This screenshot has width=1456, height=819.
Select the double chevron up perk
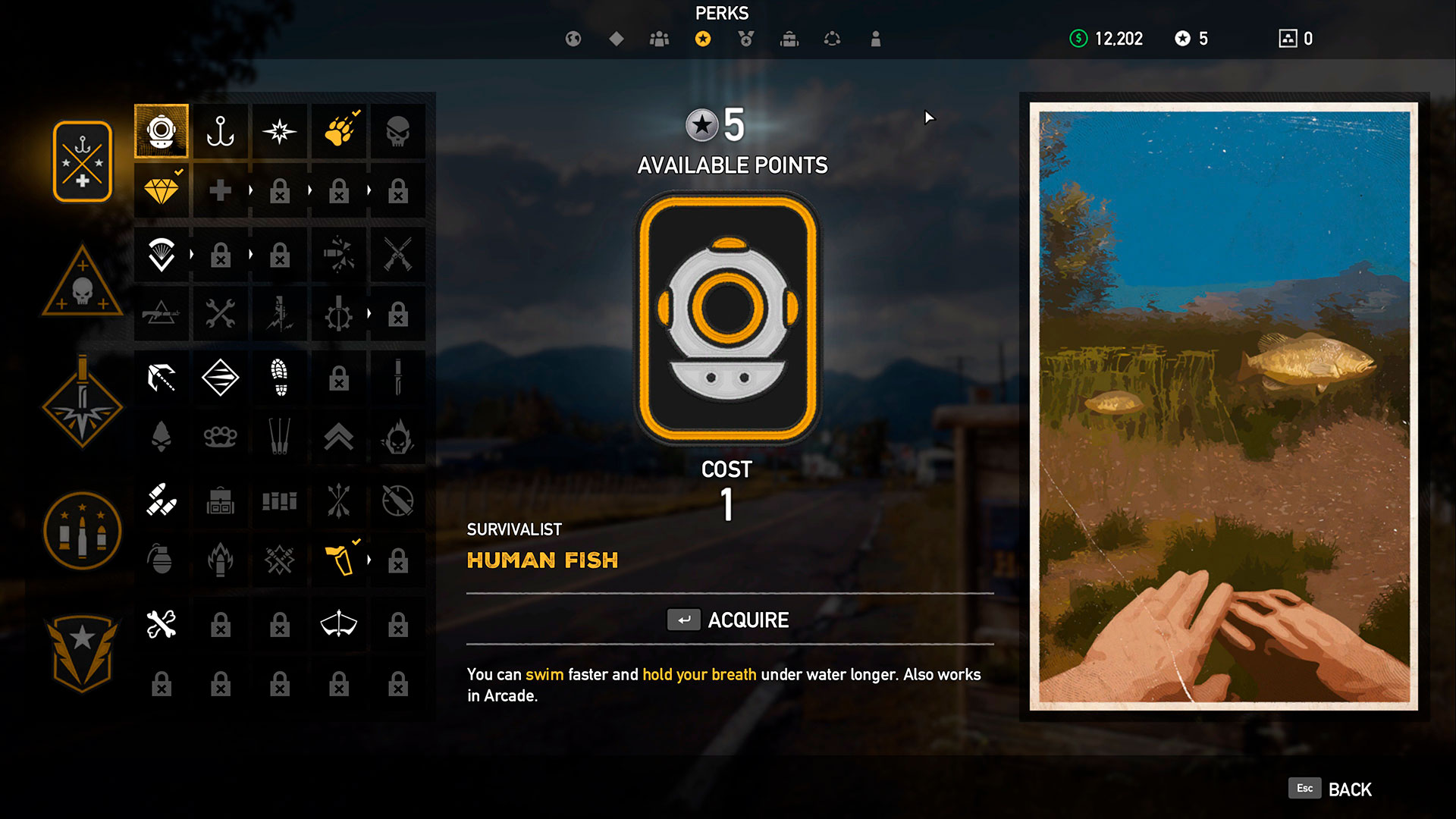[339, 436]
